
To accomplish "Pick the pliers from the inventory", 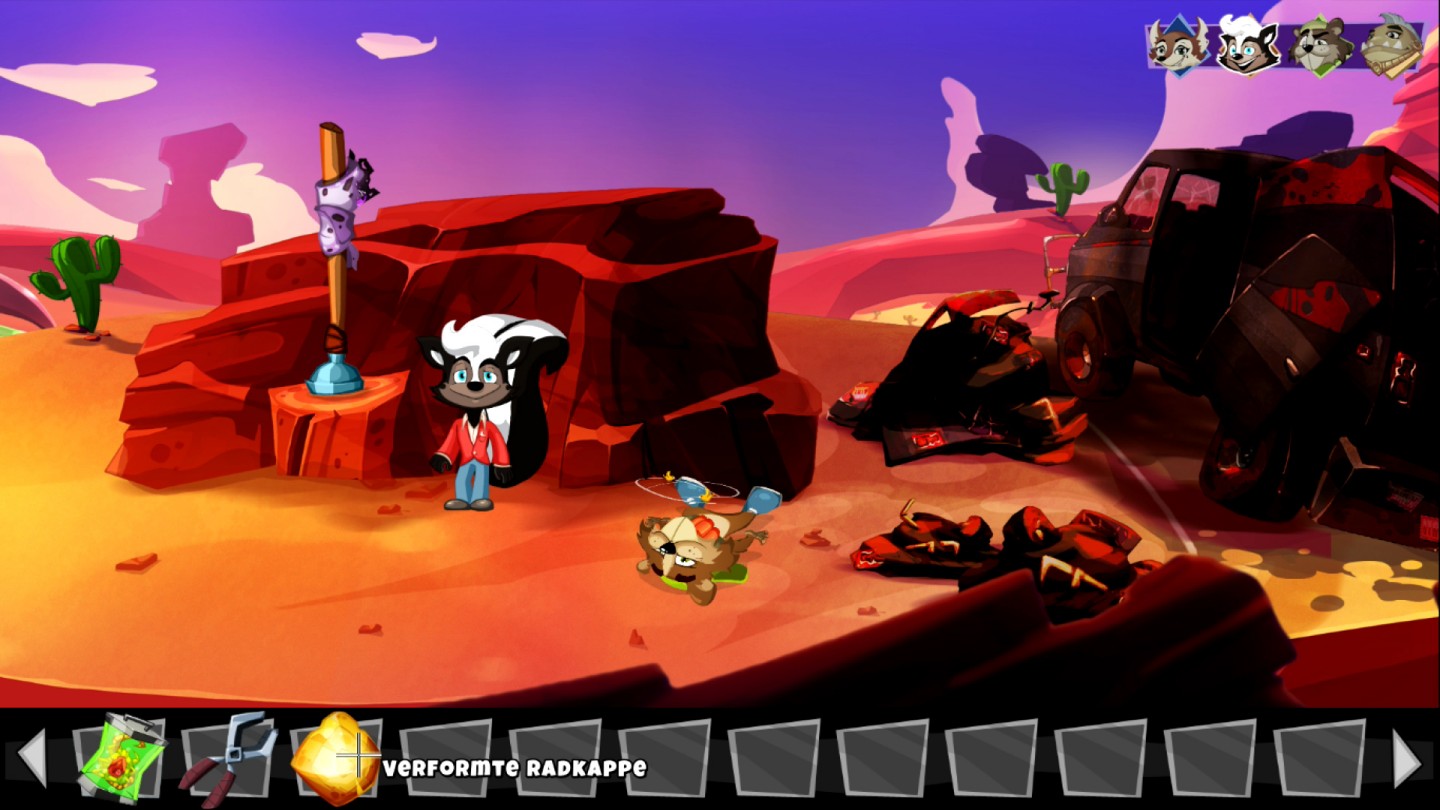I will (x=229, y=758).
